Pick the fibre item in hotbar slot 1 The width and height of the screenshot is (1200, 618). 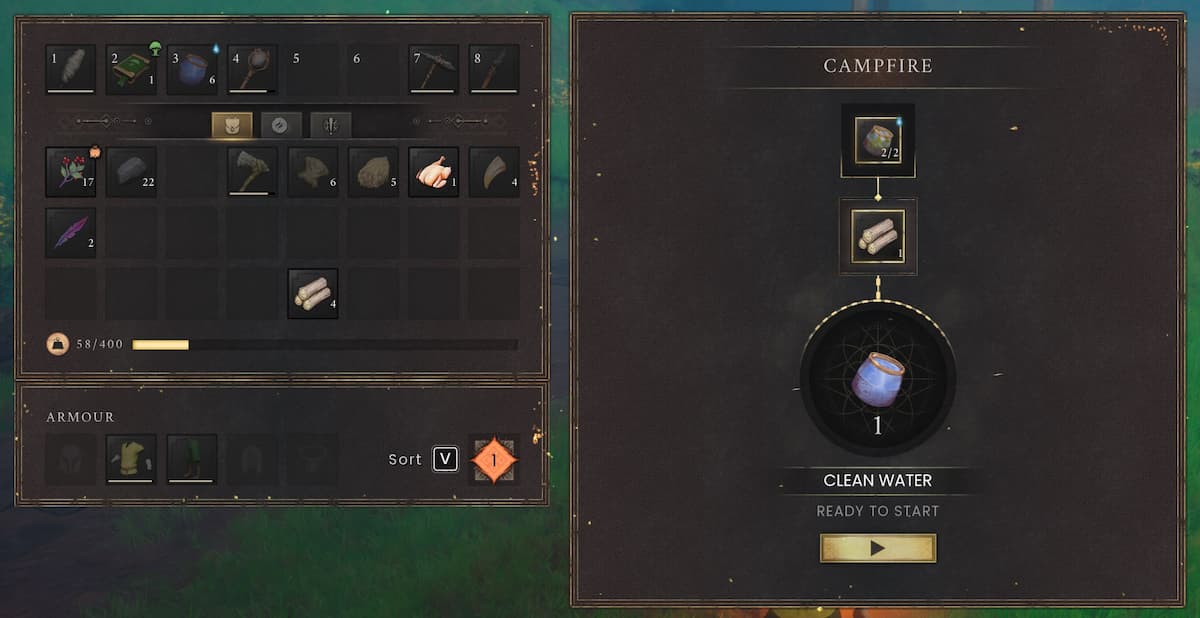click(x=71, y=69)
